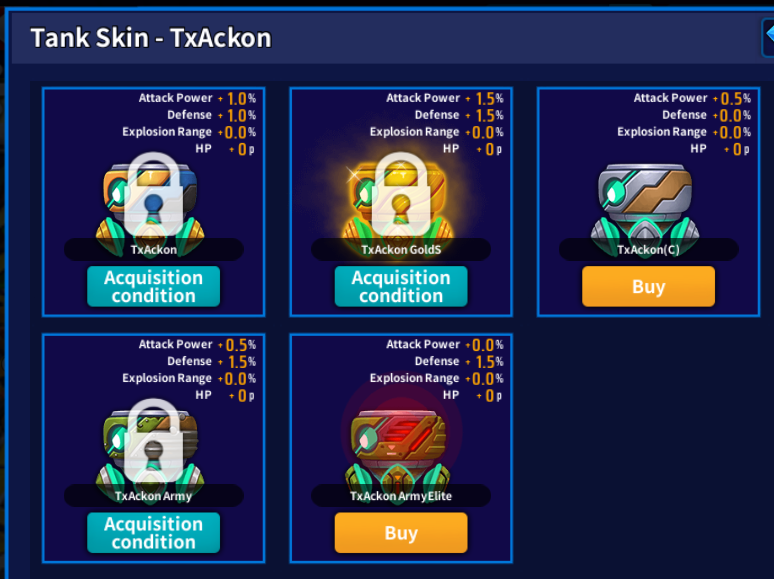The width and height of the screenshot is (774, 579).
Task: Buy the TxAckon ArmyElite skin
Action: [400, 533]
